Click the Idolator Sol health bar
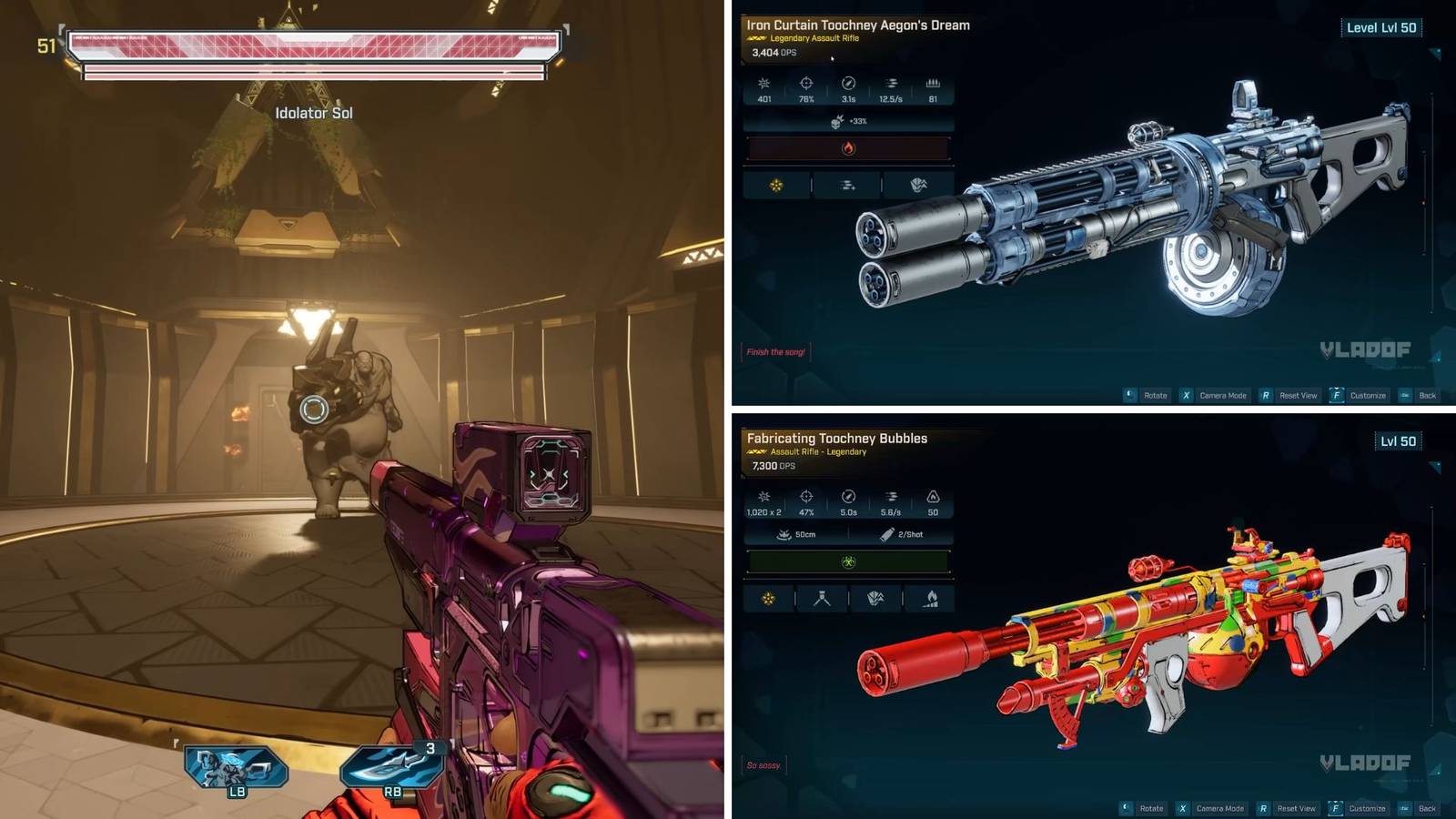 (x=312, y=44)
